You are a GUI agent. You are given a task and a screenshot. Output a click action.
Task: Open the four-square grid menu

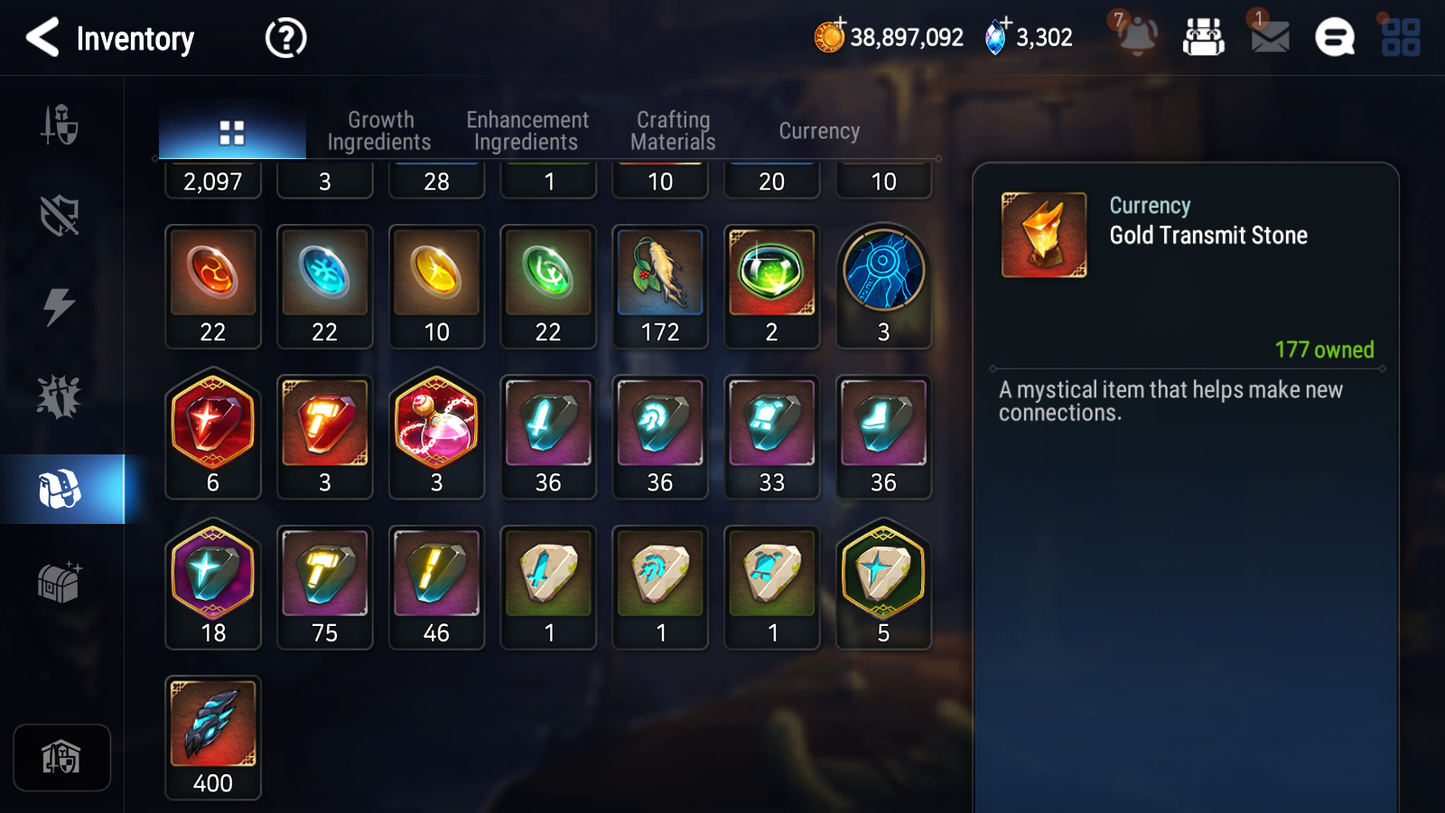(1400, 37)
